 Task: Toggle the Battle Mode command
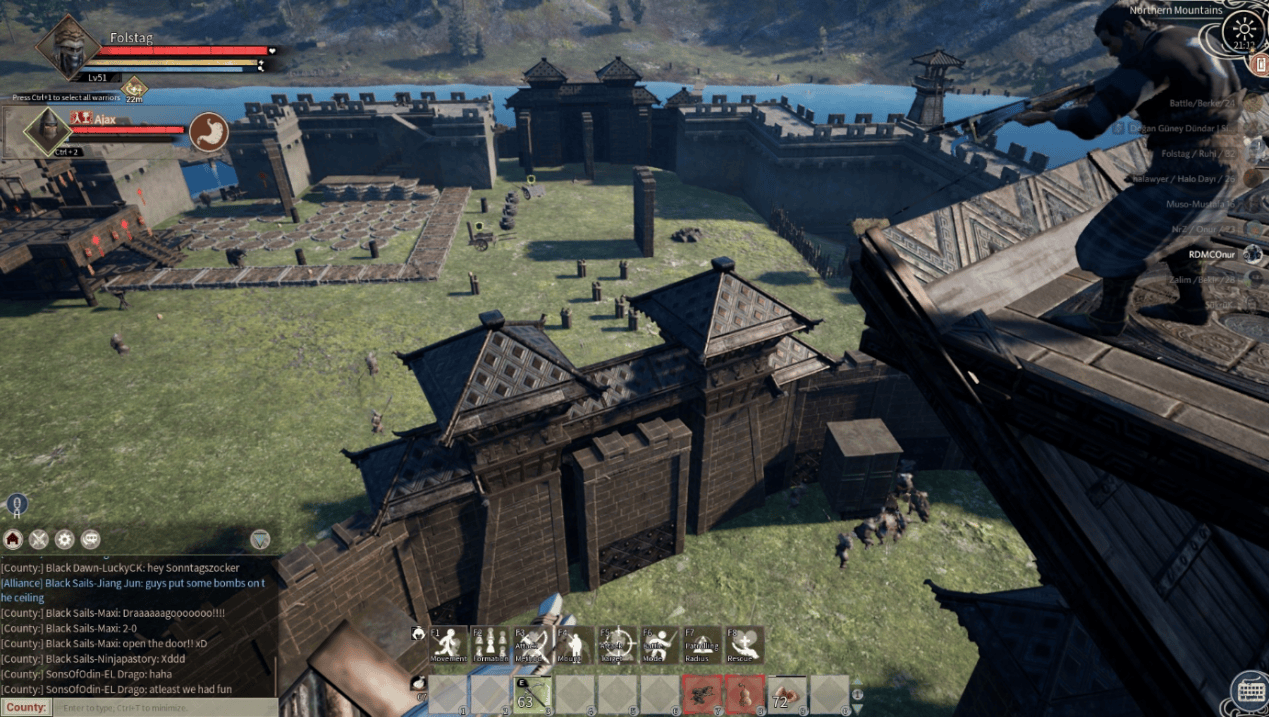click(660, 644)
